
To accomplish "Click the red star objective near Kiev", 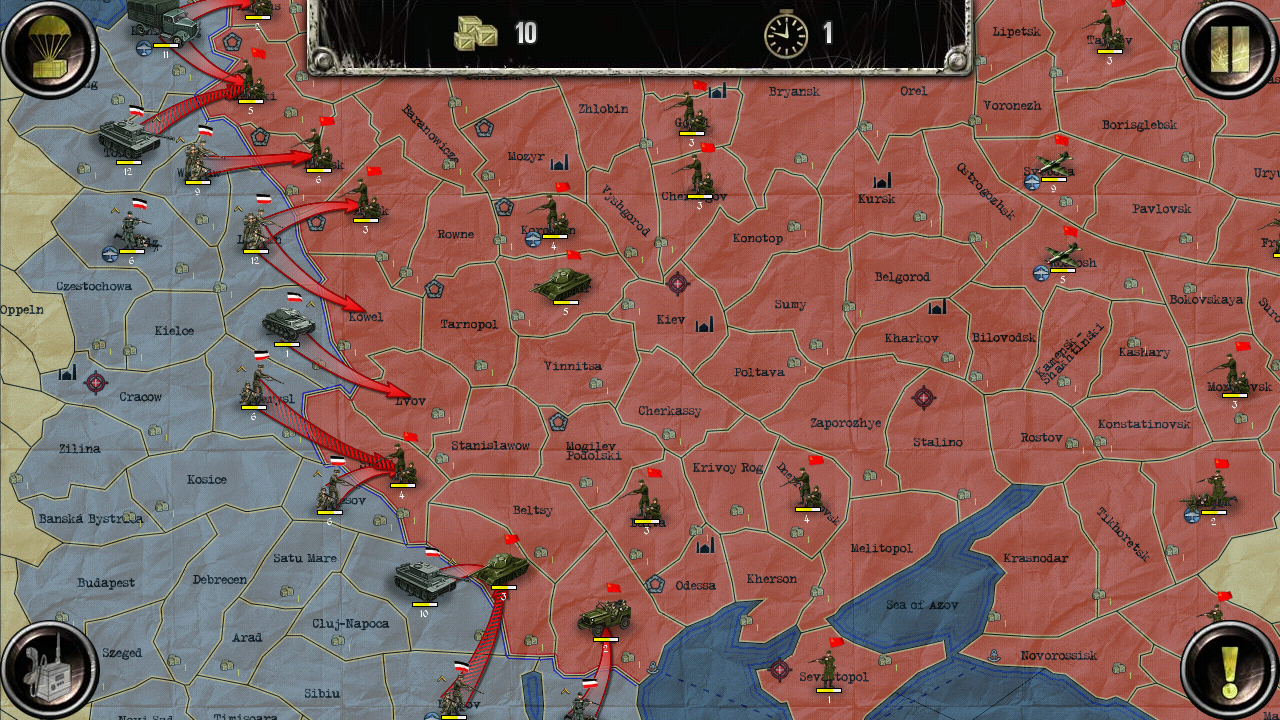I will pyautogui.click(x=680, y=283).
